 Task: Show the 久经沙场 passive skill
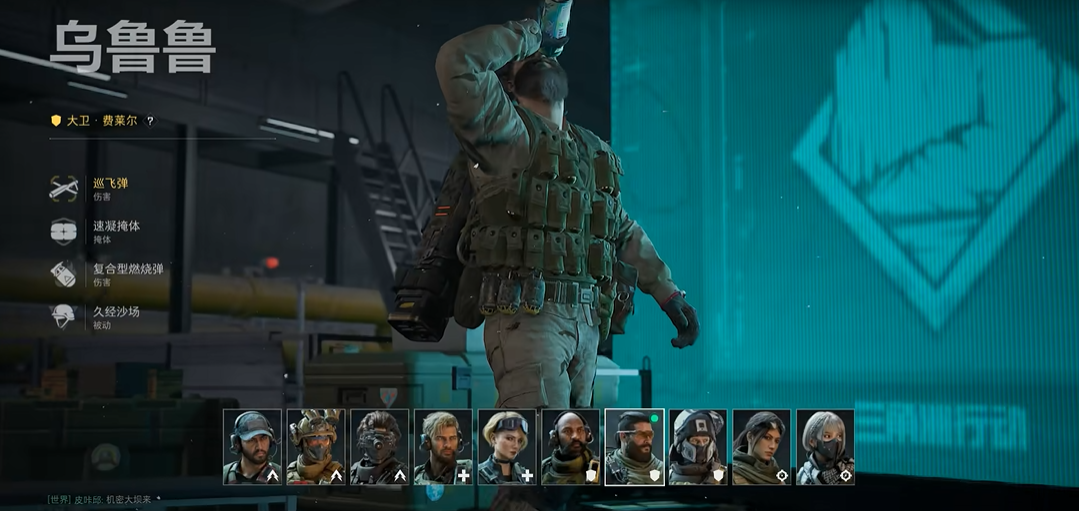tap(115, 317)
